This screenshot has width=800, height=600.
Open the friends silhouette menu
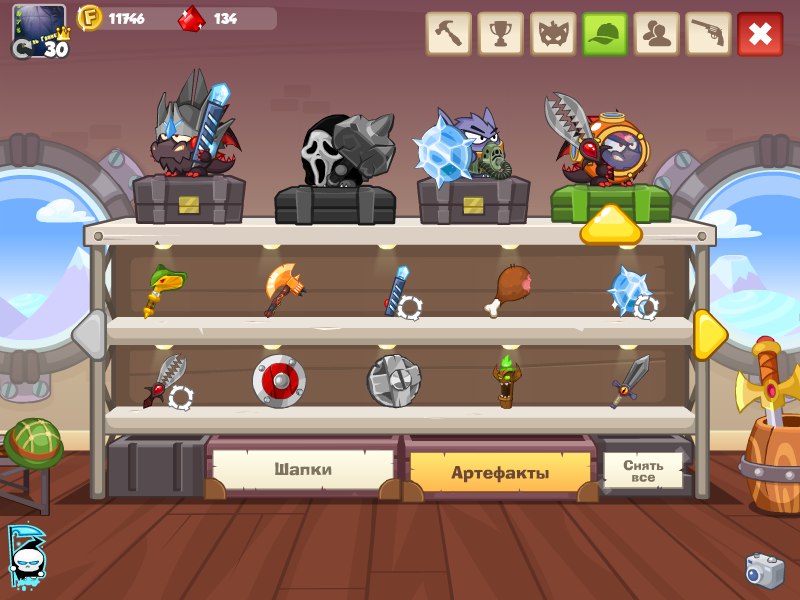click(x=657, y=34)
